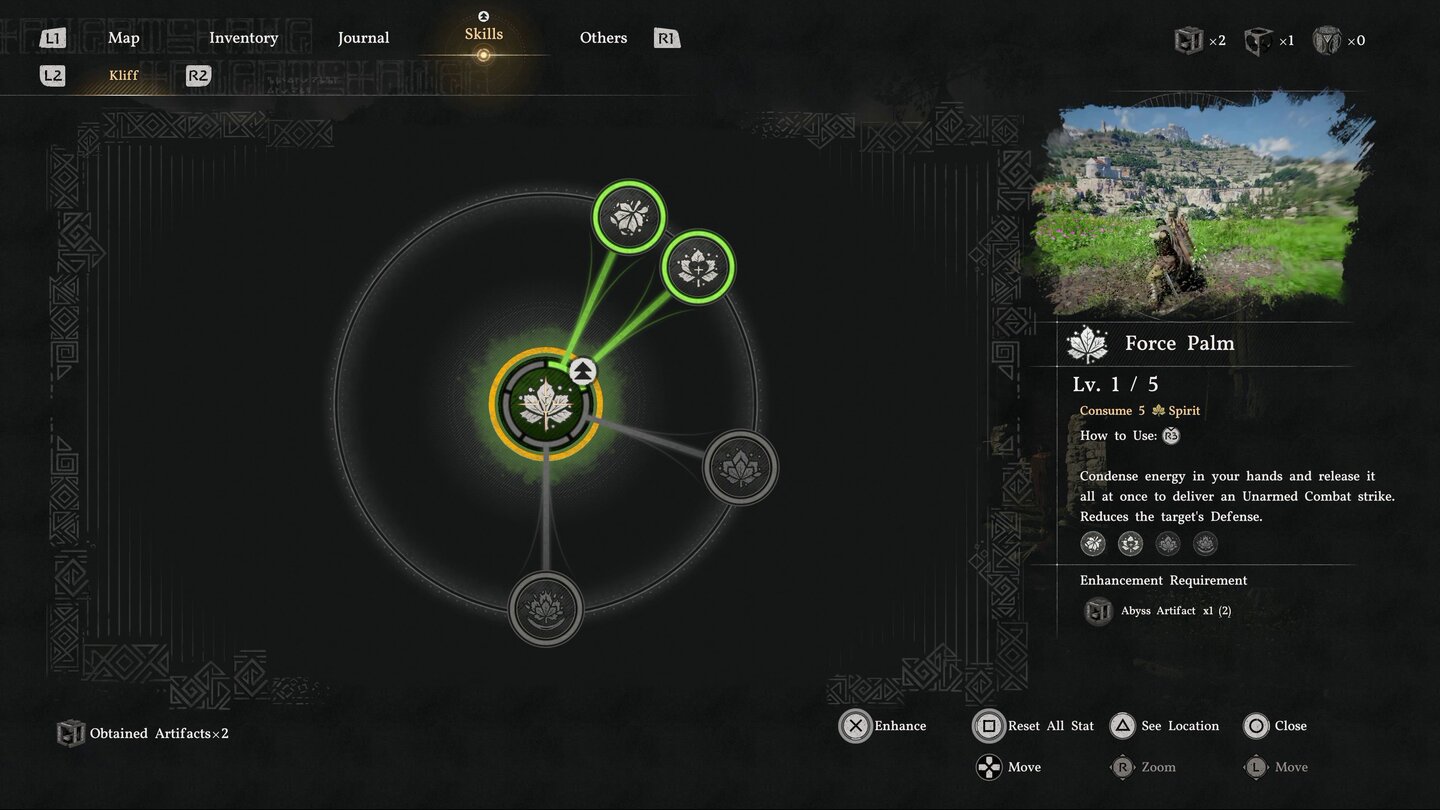Select the locked grey node on the right
This screenshot has height=810, width=1440.
(741, 467)
